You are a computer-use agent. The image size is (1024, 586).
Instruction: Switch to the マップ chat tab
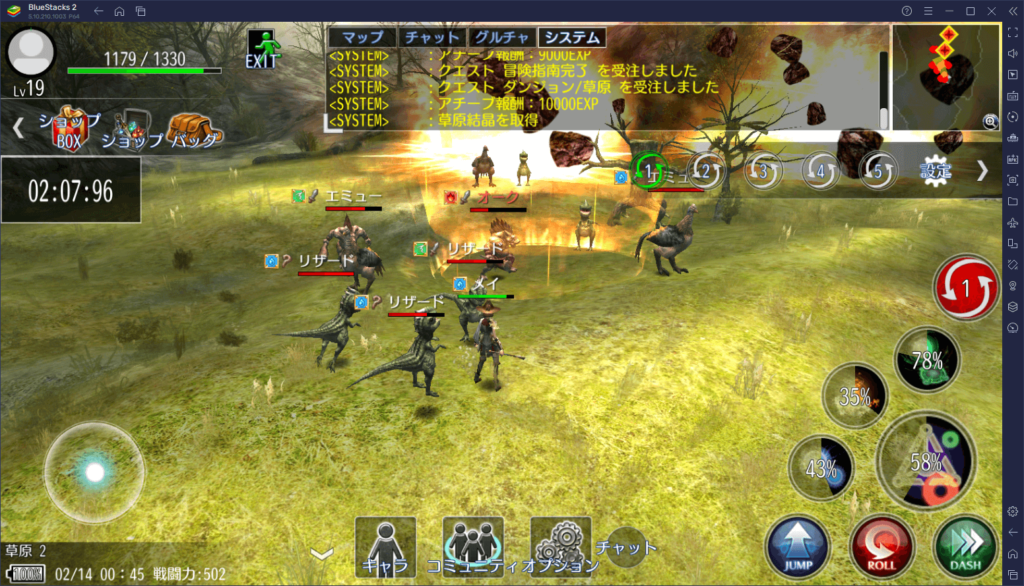tap(362, 38)
